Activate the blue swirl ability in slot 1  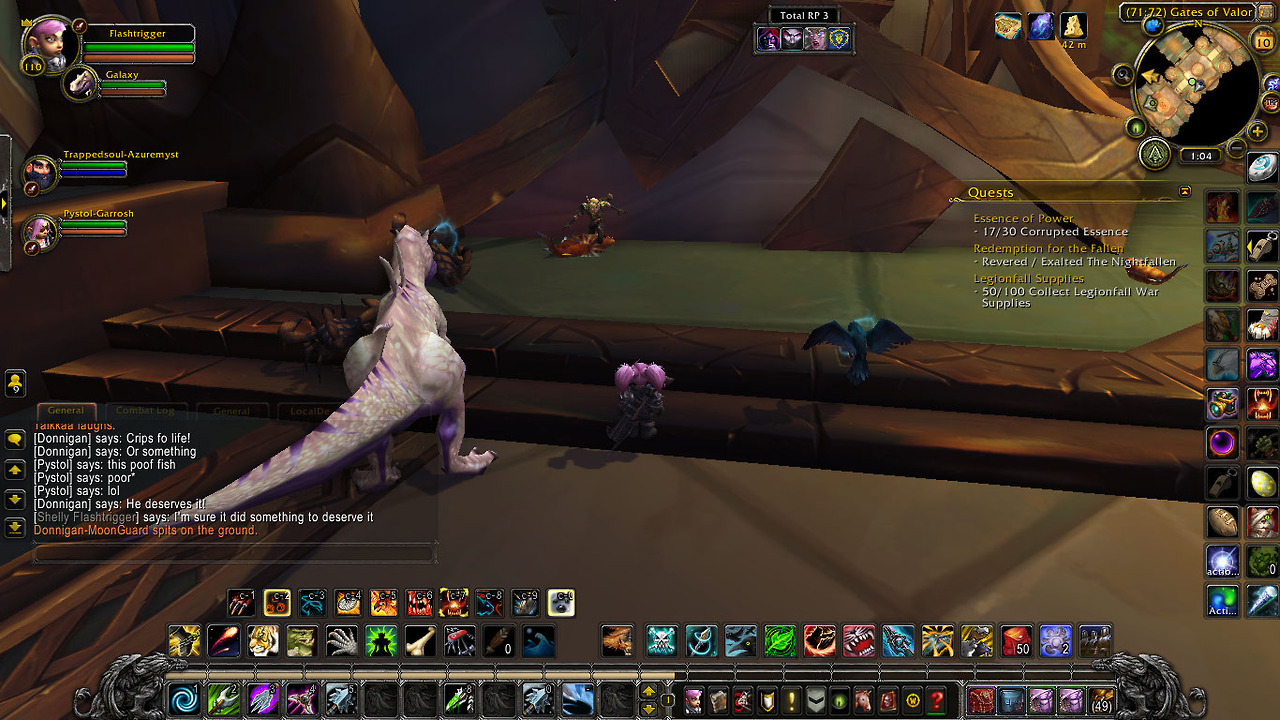[x=185, y=699]
